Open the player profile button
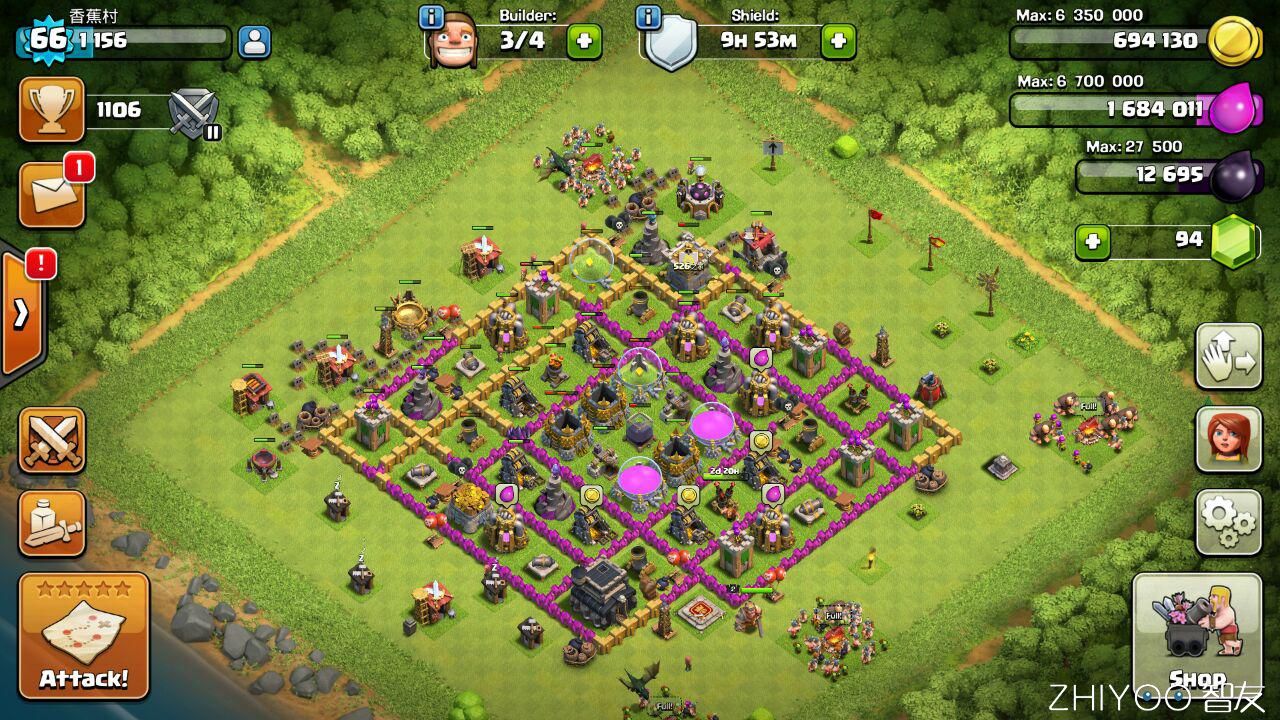The height and width of the screenshot is (720, 1280). tap(254, 42)
